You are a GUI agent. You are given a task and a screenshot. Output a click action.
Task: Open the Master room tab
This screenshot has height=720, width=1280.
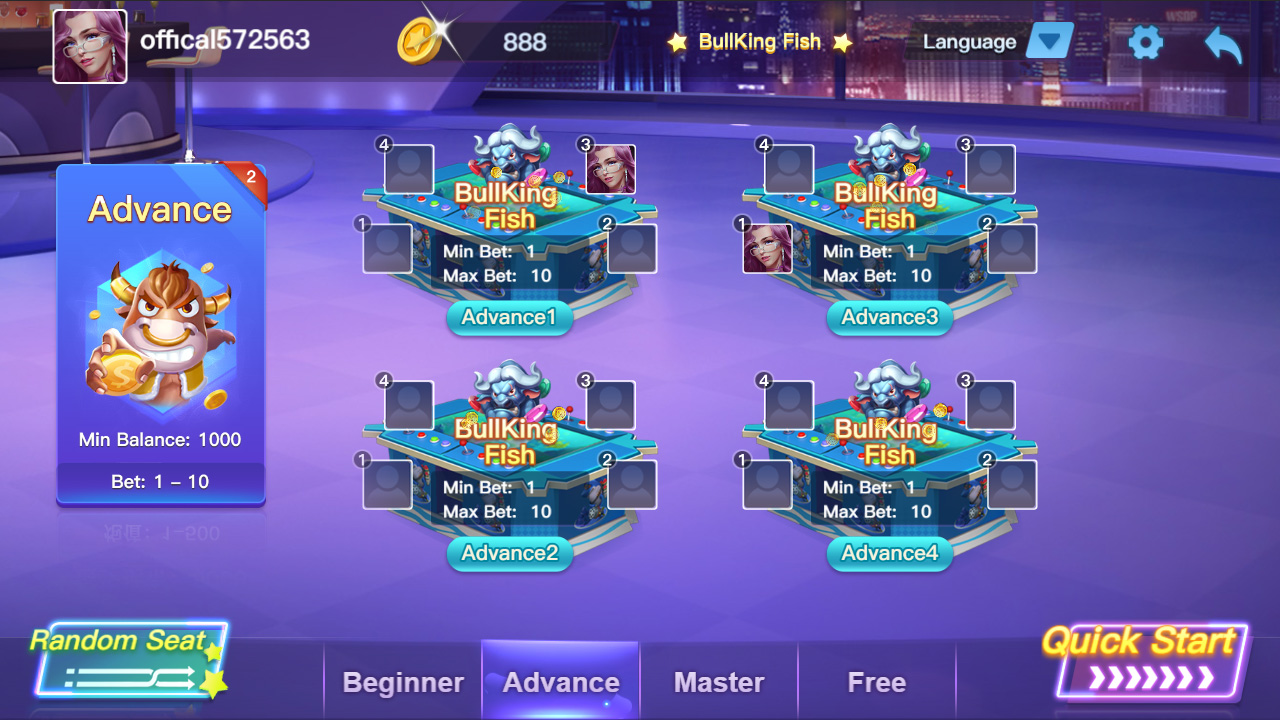click(719, 682)
